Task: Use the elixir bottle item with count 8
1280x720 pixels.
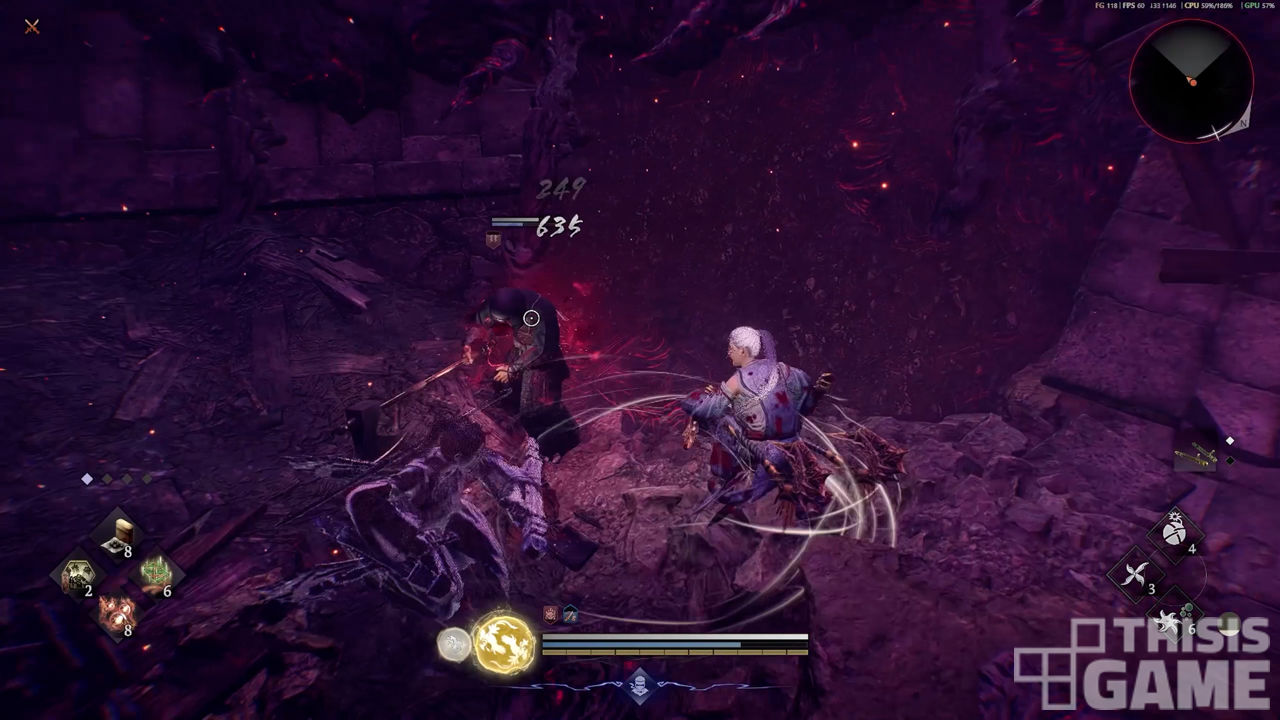Action: pos(120,534)
